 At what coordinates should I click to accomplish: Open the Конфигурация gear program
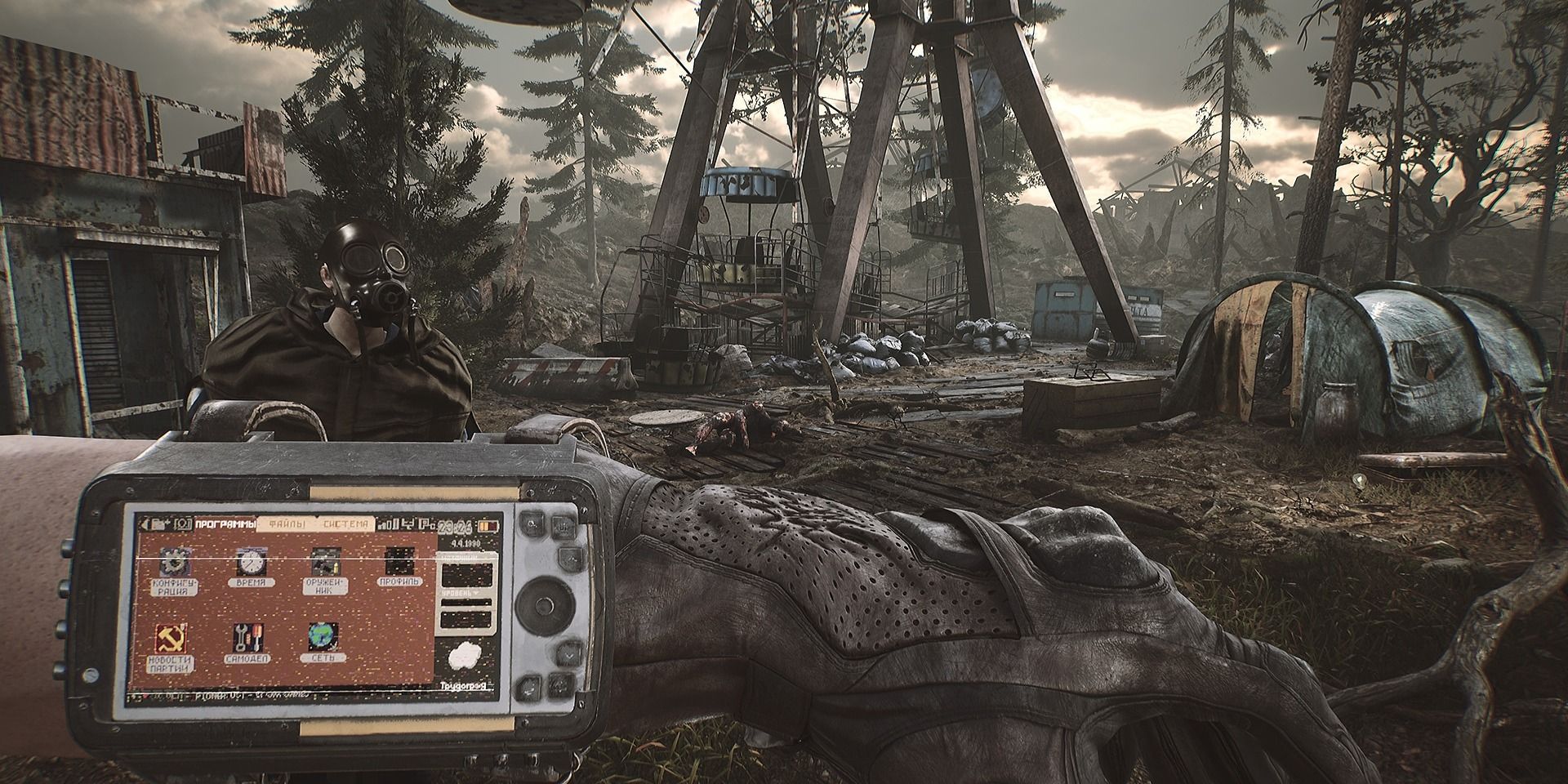click(x=173, y=563)
